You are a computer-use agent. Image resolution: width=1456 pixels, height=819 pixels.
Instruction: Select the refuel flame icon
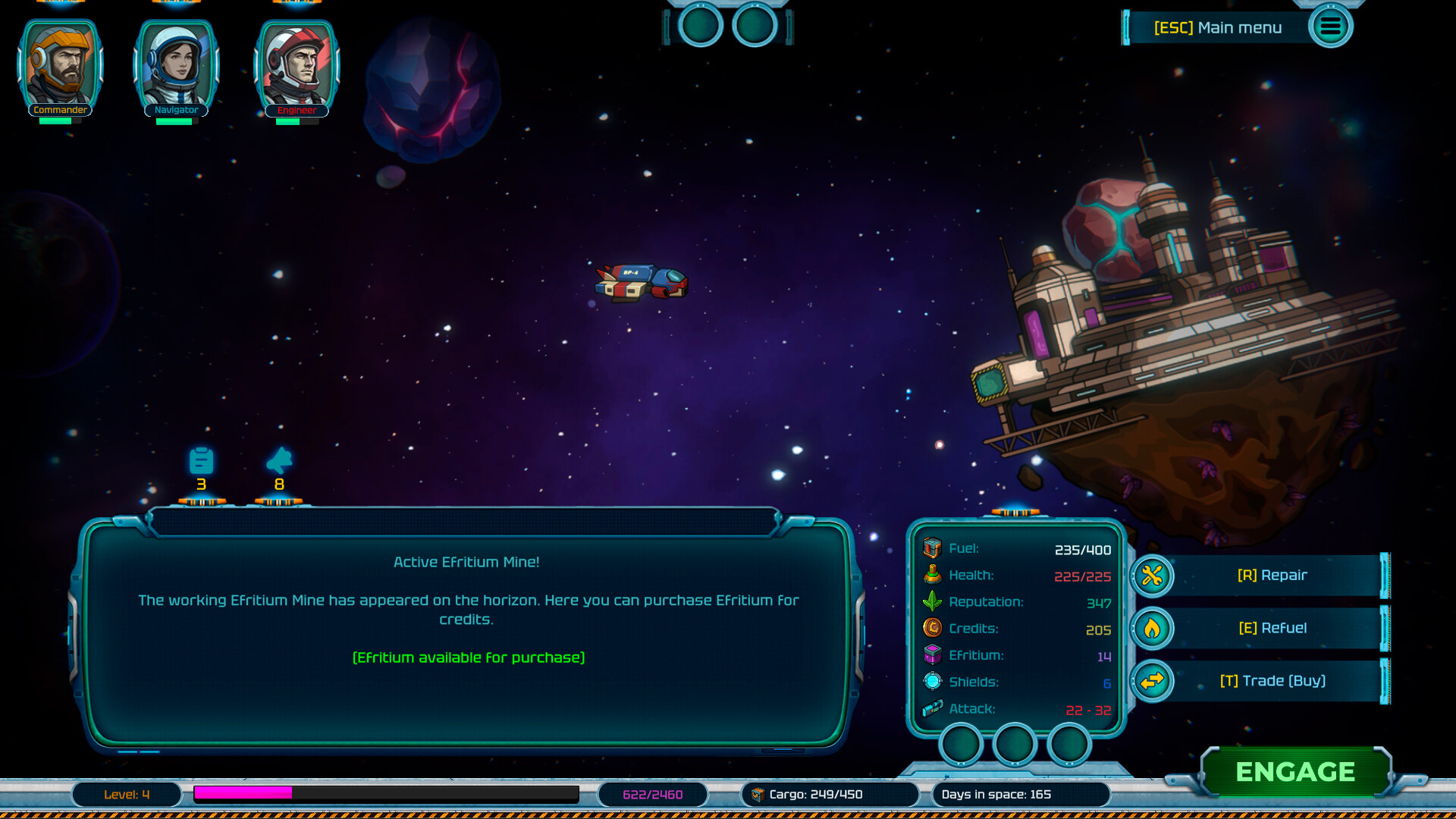click(x=1152, y=628)
